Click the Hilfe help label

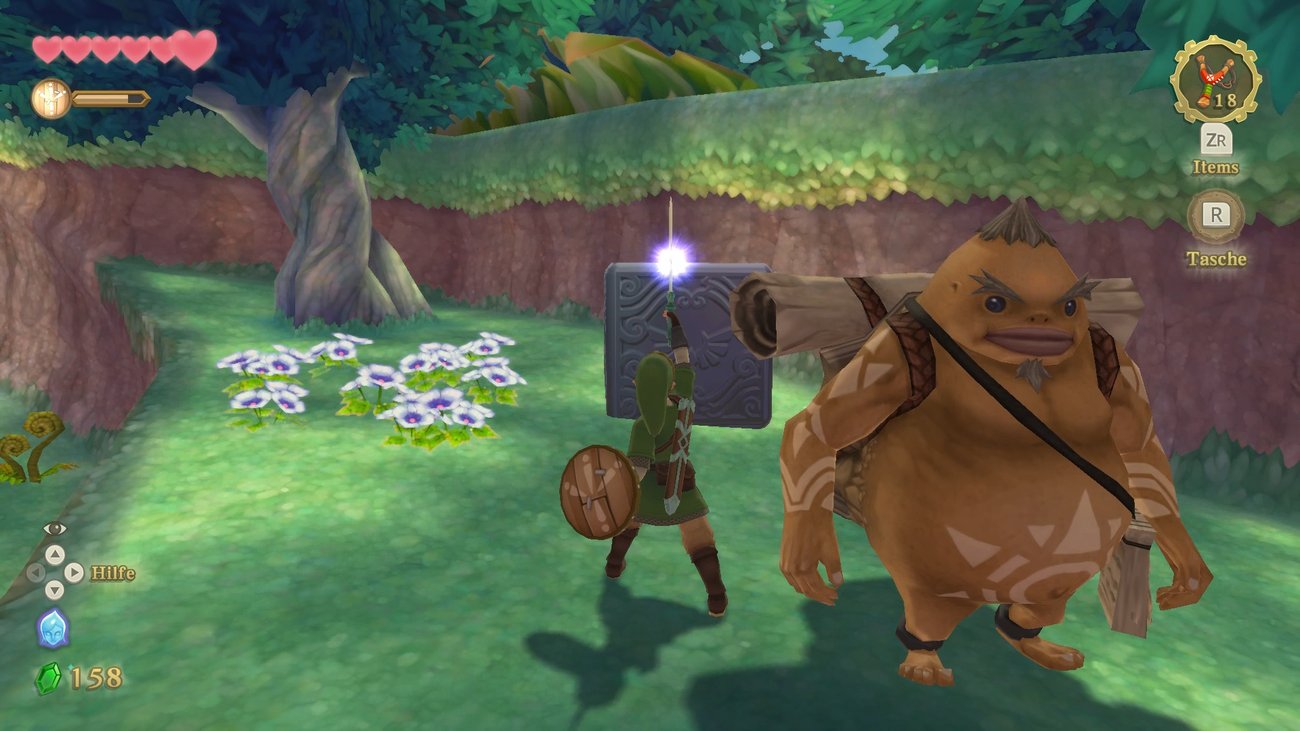pyautogui.click(x=112, y=572)
